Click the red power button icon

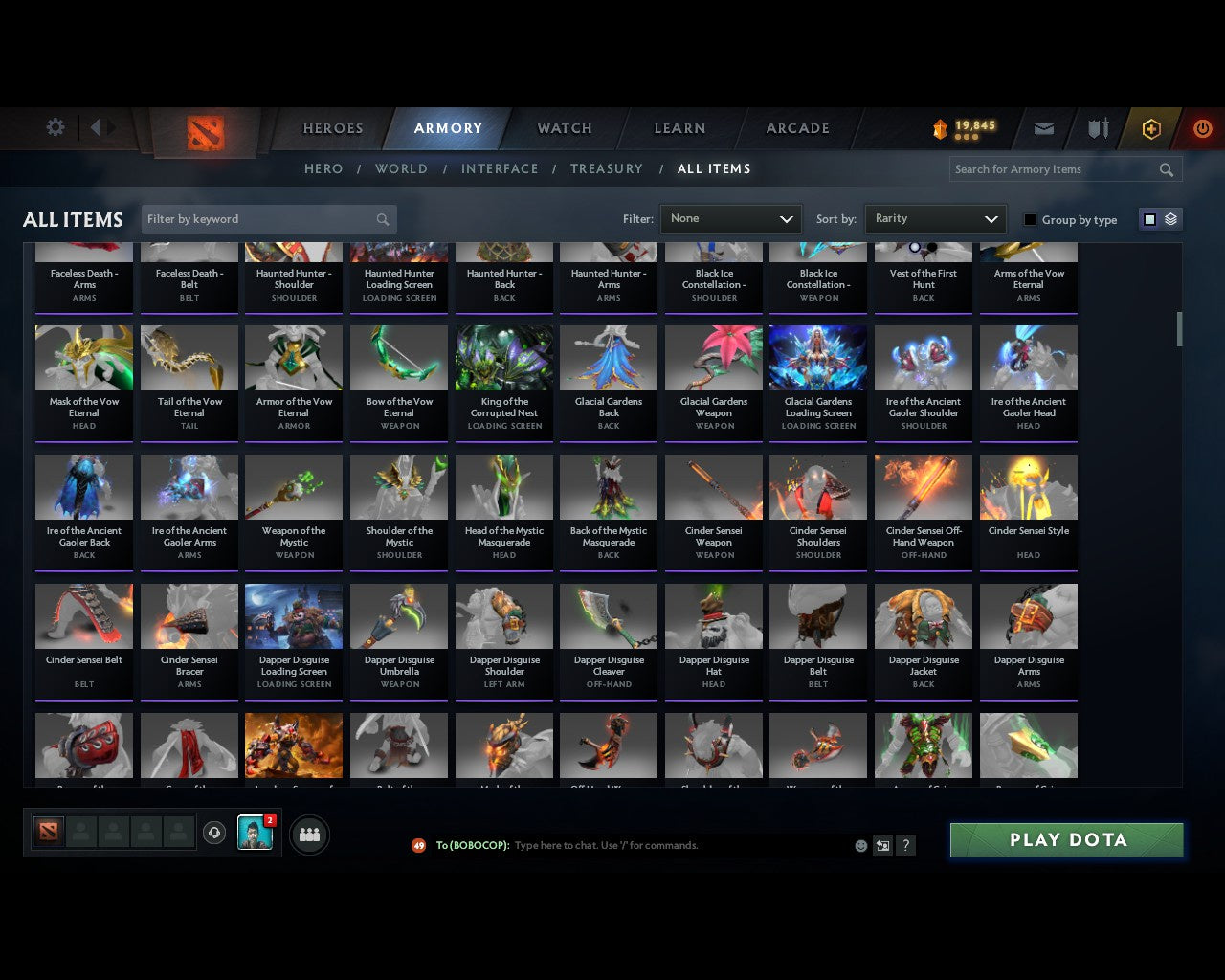tap(1202, 127)
